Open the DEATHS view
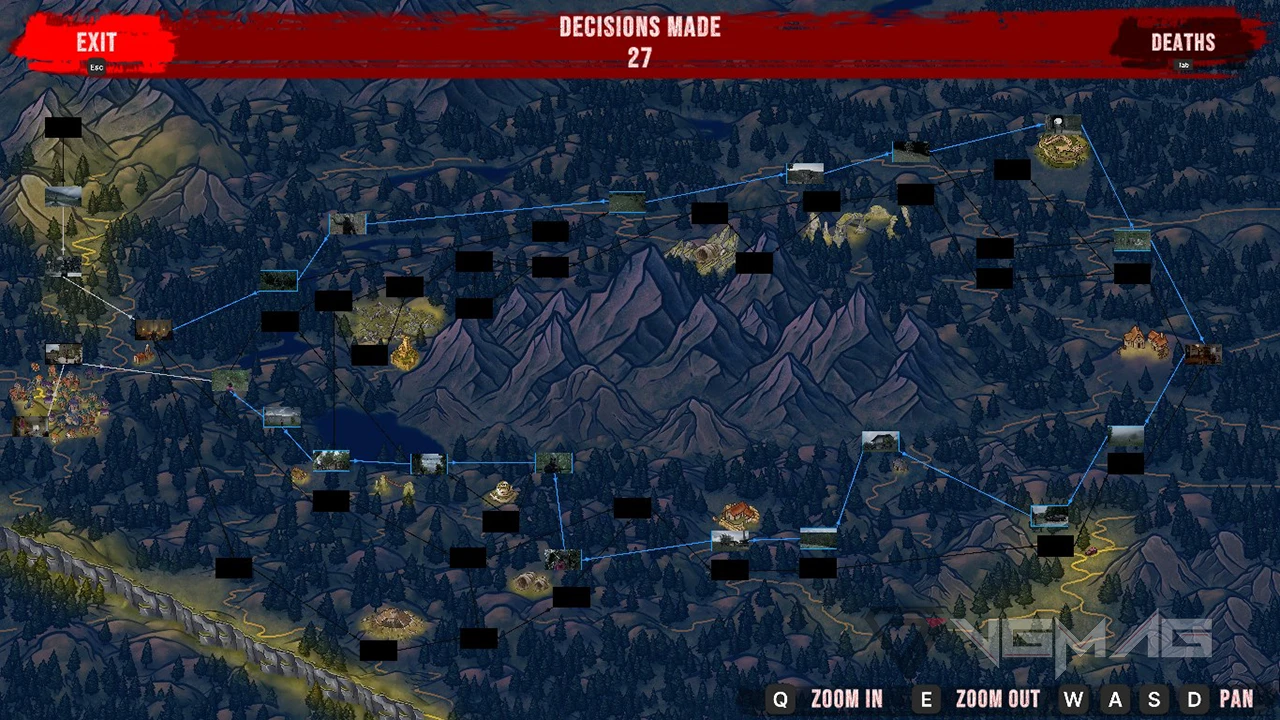The width and height of the screenshot is (1280, 720). point(1183,43)
